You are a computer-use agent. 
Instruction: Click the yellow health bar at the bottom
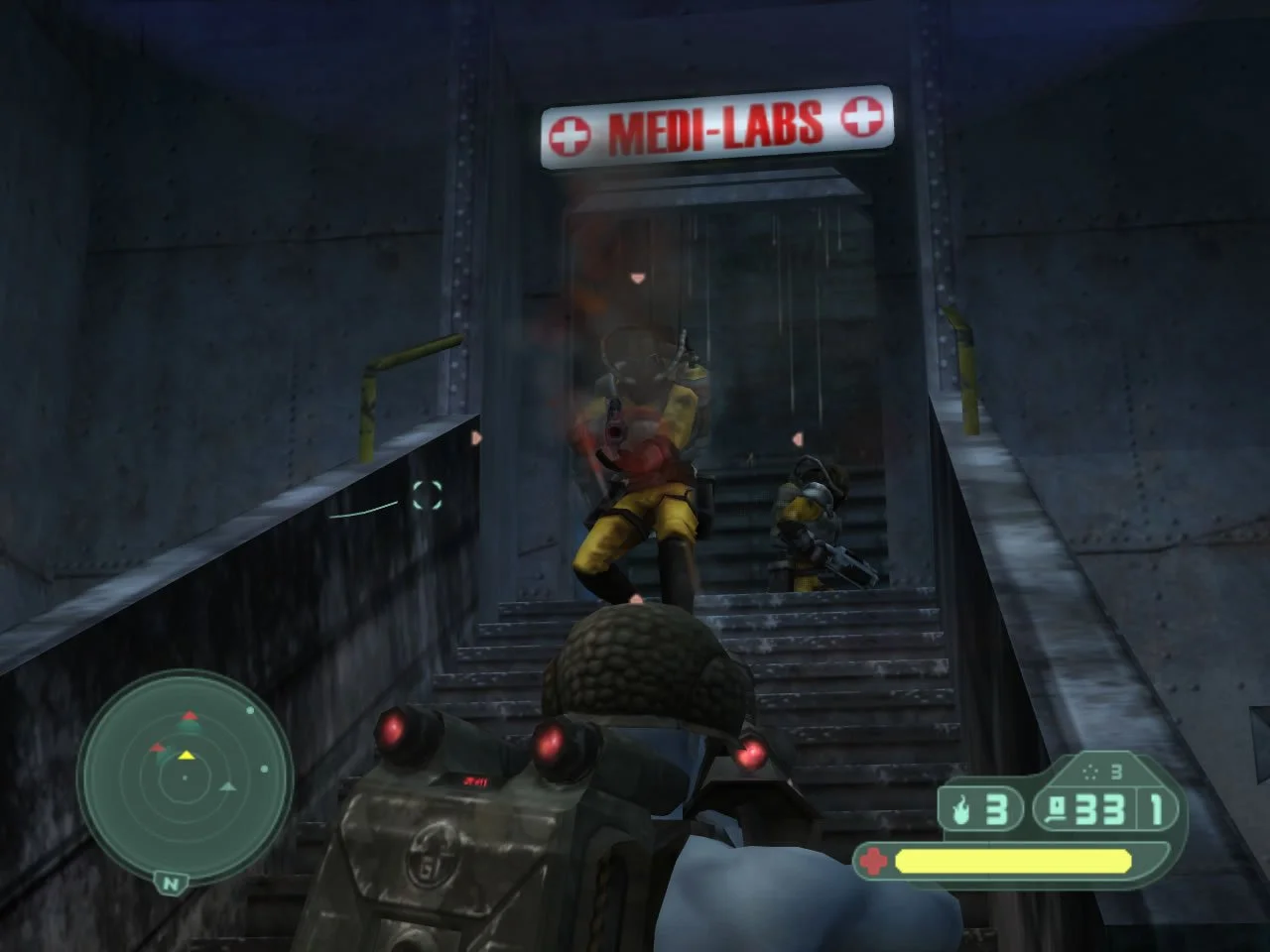tap(1012, 861)
